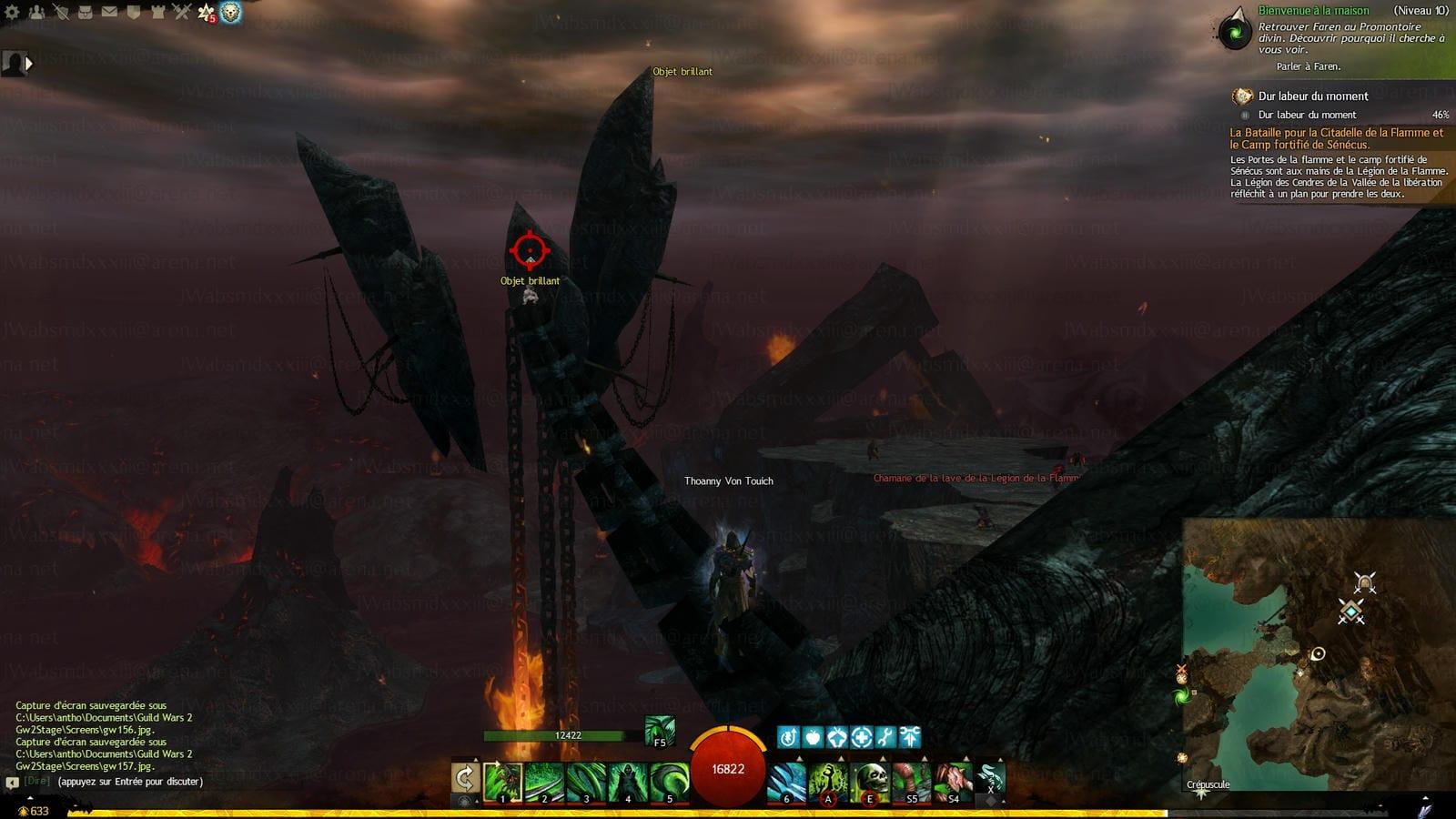1456x819 pixels.
Task: Click the Dur labeur du moment tracker
Action: [x=1312, y=96]
